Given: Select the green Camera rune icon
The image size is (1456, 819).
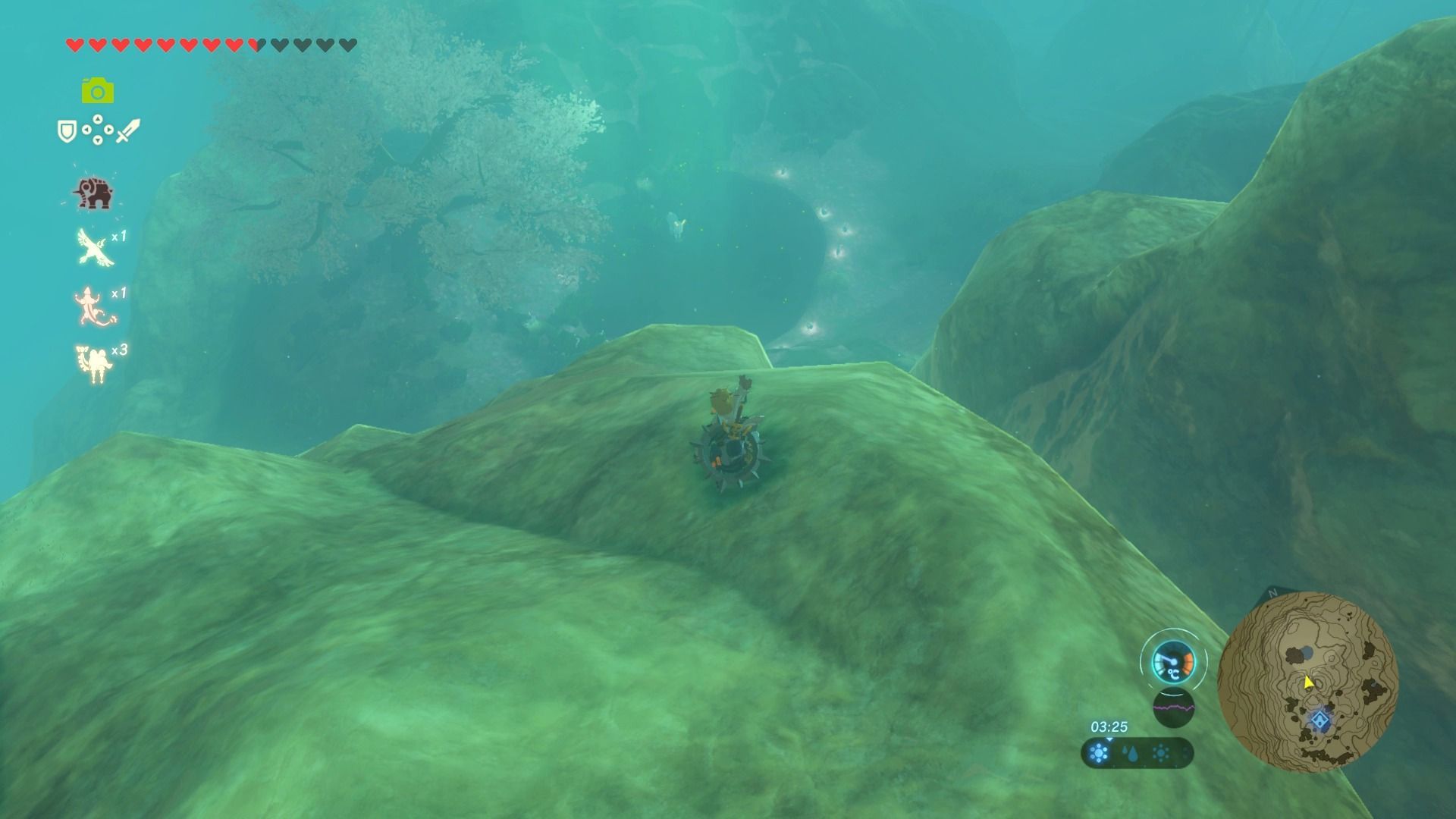Looking at the screenshot, I should tap(98, 91).
